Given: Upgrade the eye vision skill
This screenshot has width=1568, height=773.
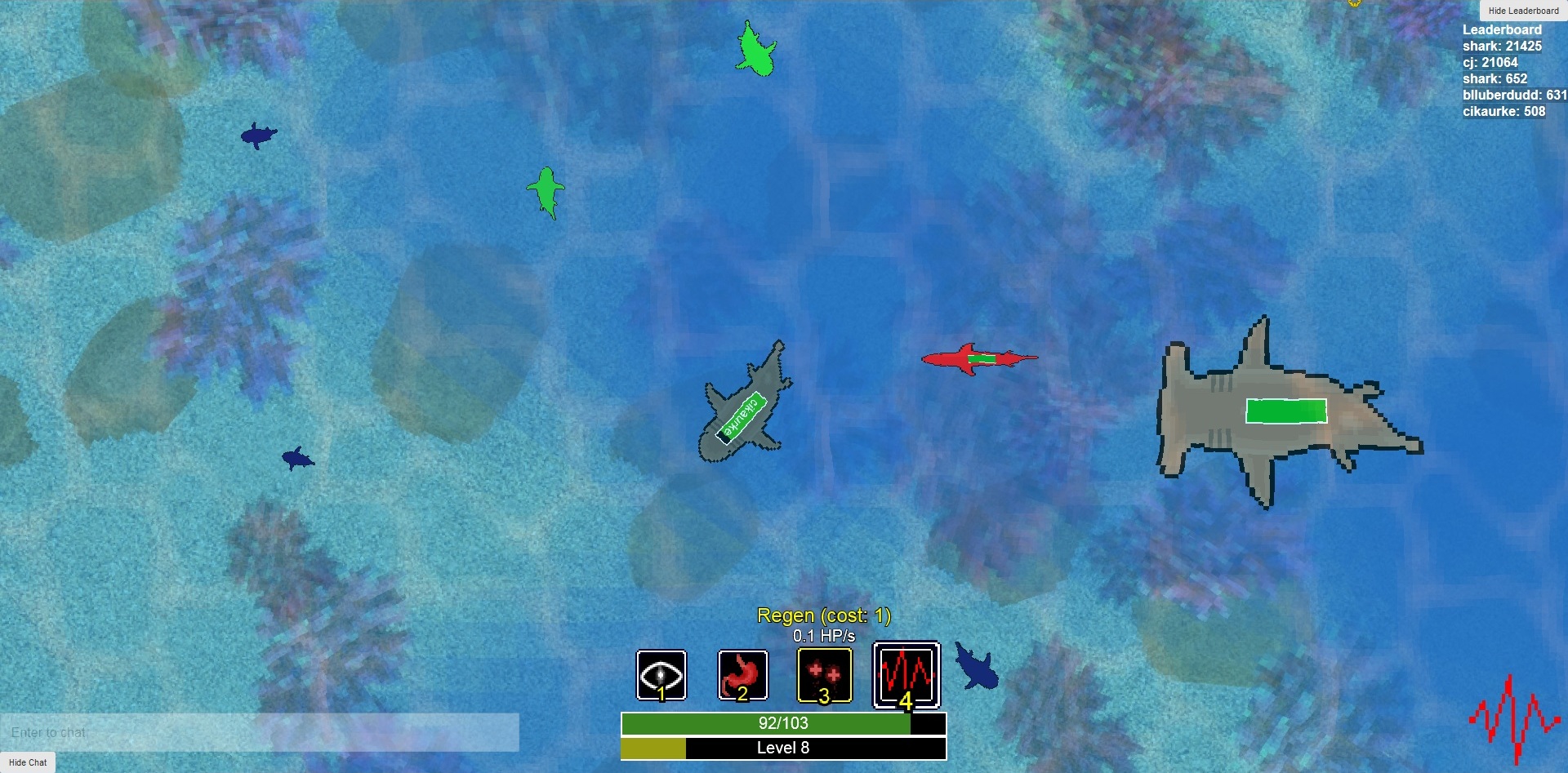Looking at the screenshot, I should pos(661,675).
